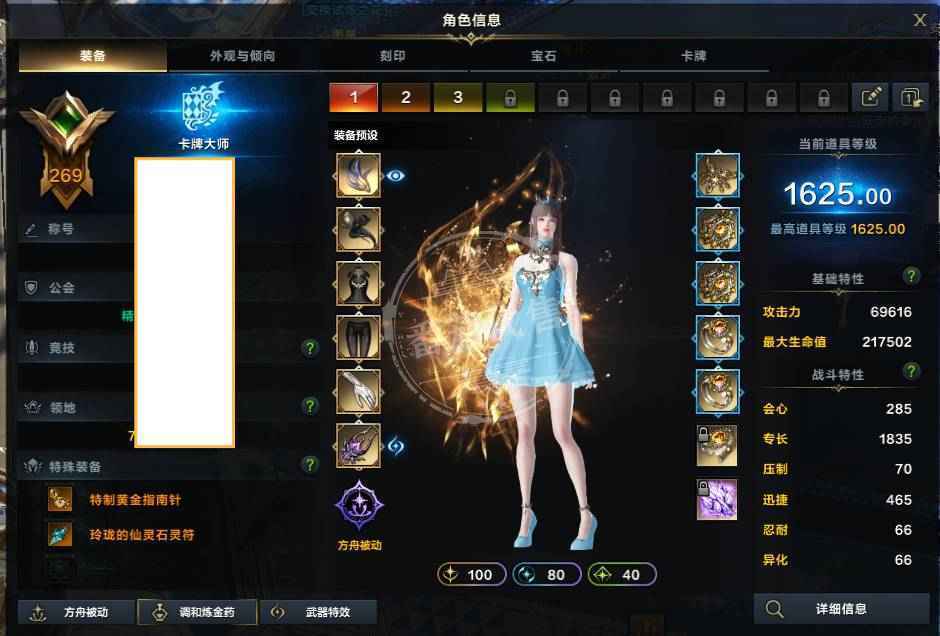Open the pencil edit preset button
940x636 pixels.
[x=870, y=97]
